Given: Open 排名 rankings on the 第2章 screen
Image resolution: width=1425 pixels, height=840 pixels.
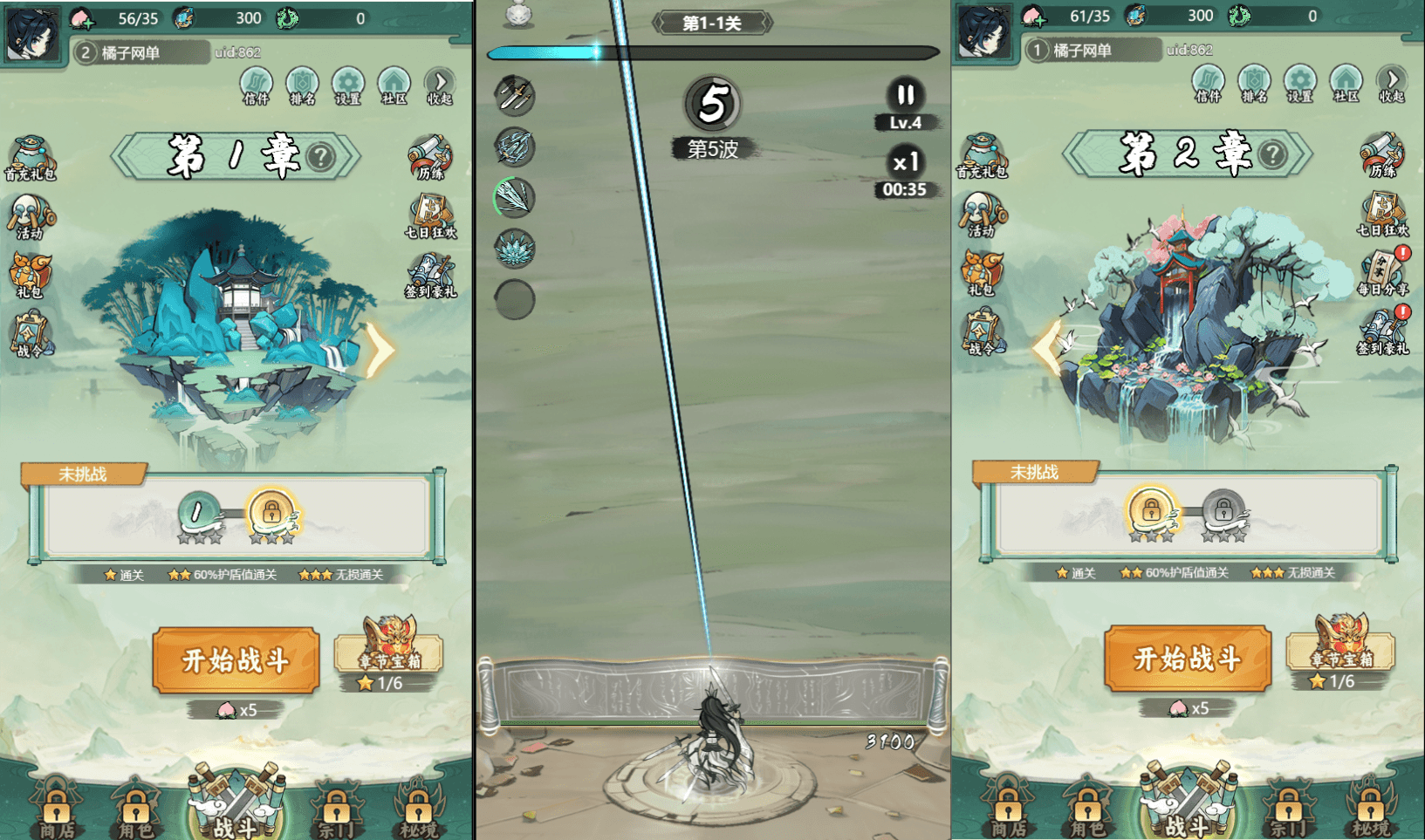Looking at the screenshot, I should pyautogui.click(x=1254, y=84).
